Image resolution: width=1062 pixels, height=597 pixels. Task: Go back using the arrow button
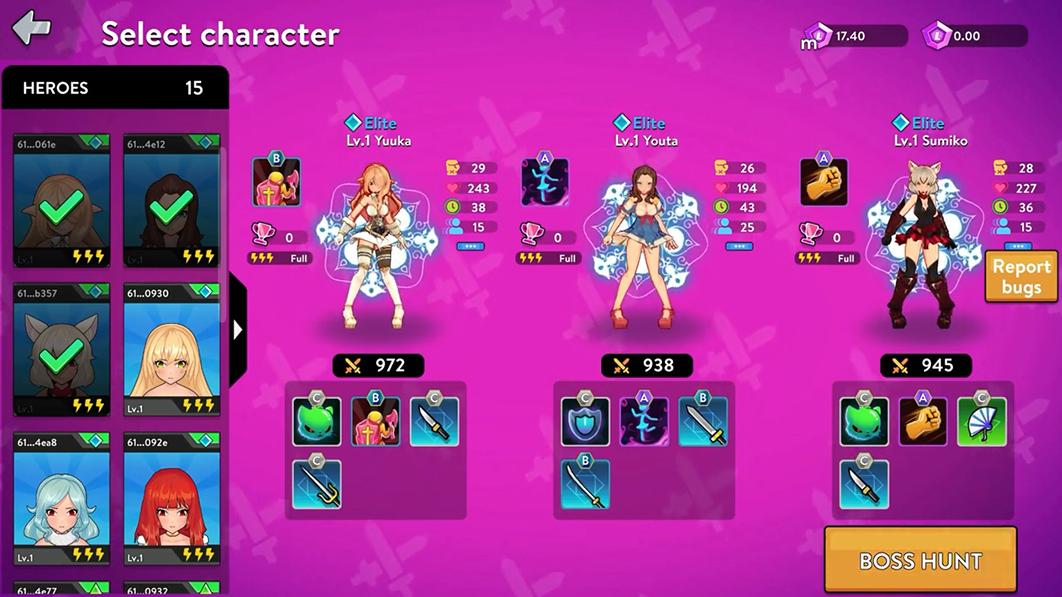(32, 28)
